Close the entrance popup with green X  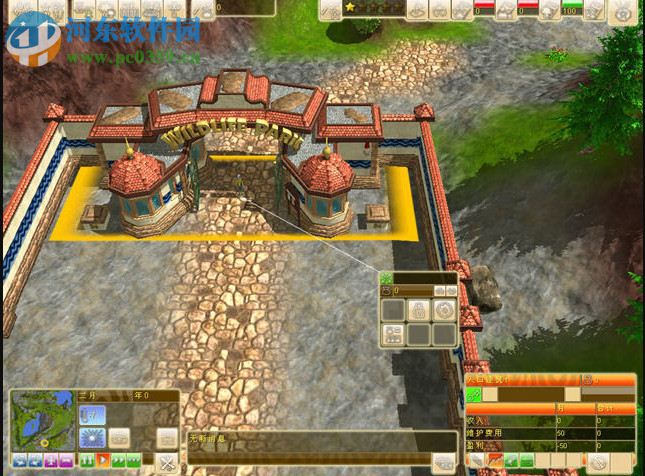386,277
